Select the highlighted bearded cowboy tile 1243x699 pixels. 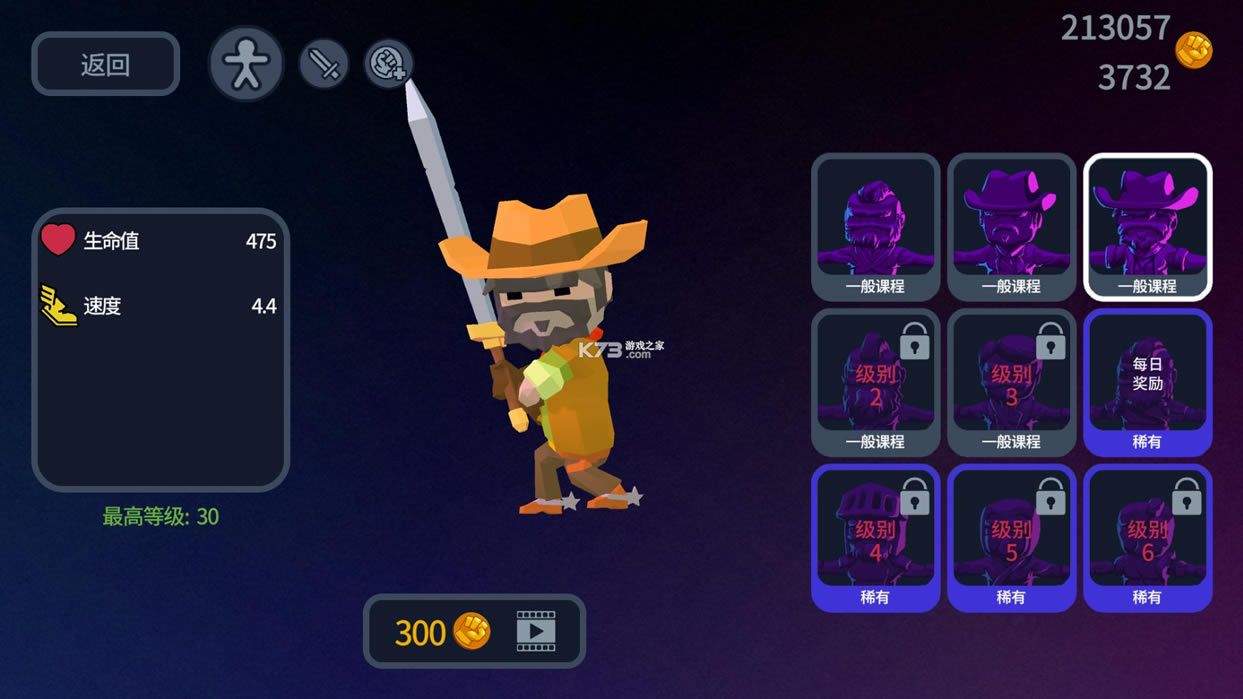[1147, 226]
